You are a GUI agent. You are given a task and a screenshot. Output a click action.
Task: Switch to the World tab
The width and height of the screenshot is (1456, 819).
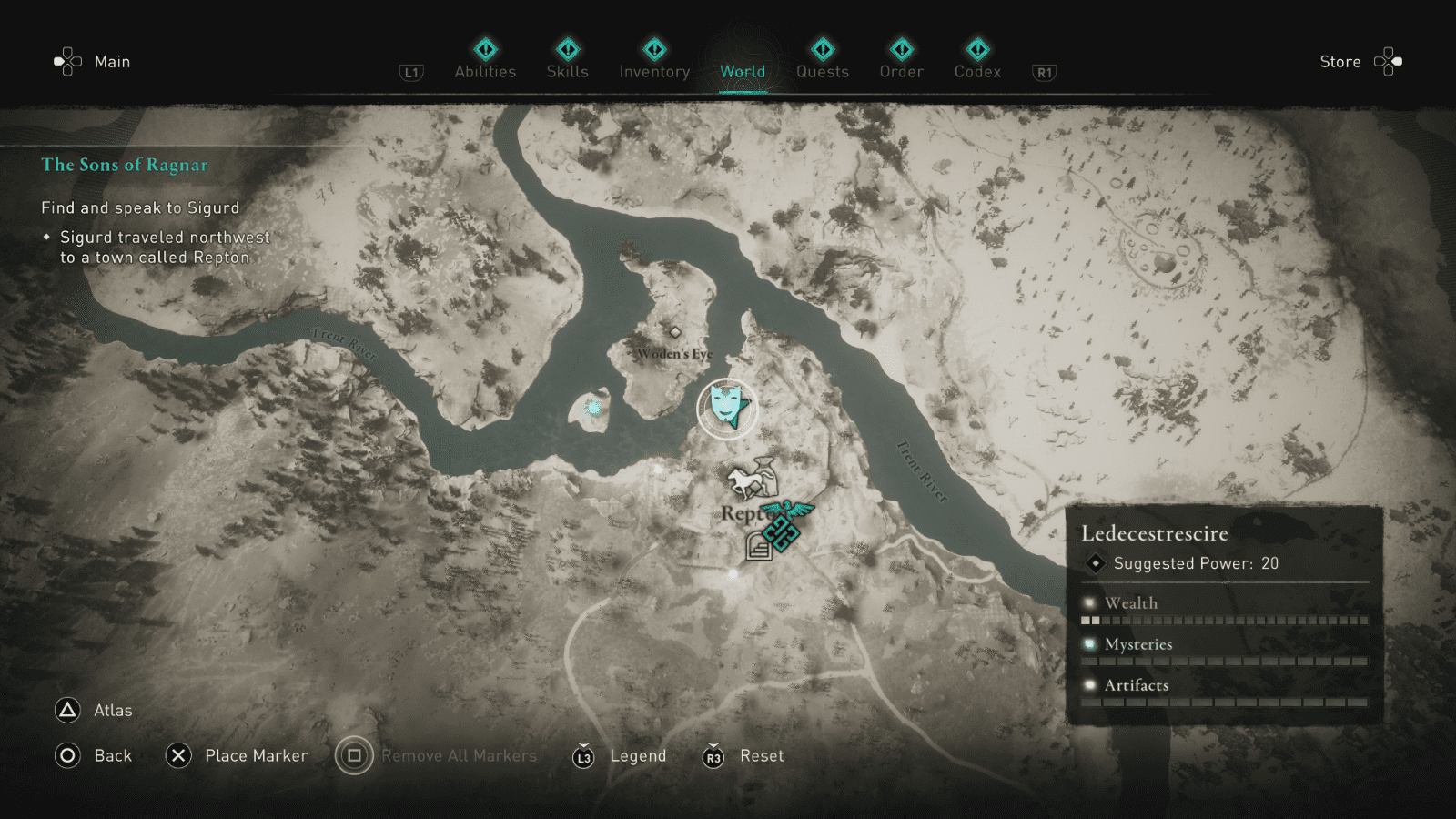742,71
